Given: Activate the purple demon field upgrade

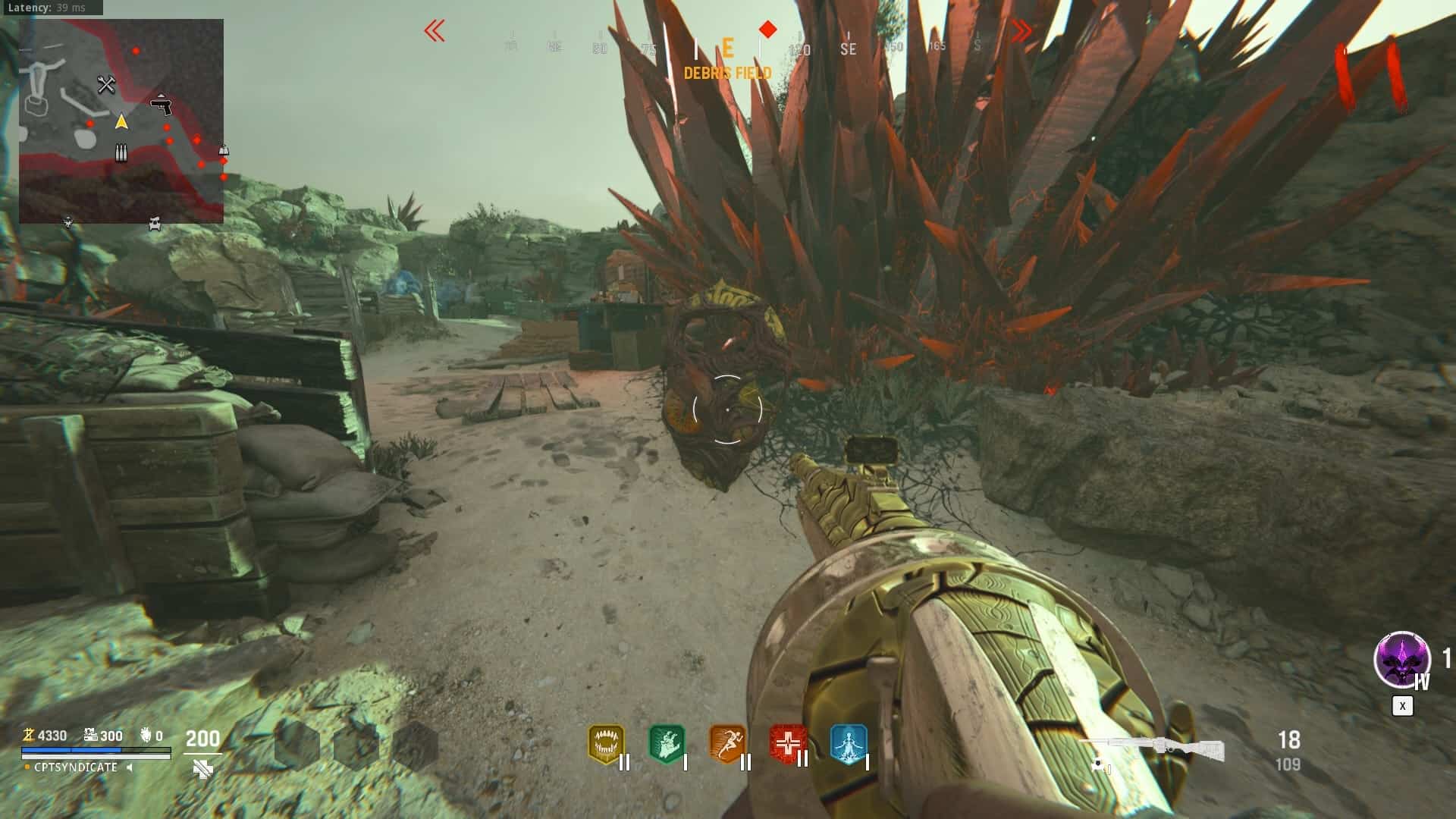Looking at the screenshot, I should (1401, 660).
